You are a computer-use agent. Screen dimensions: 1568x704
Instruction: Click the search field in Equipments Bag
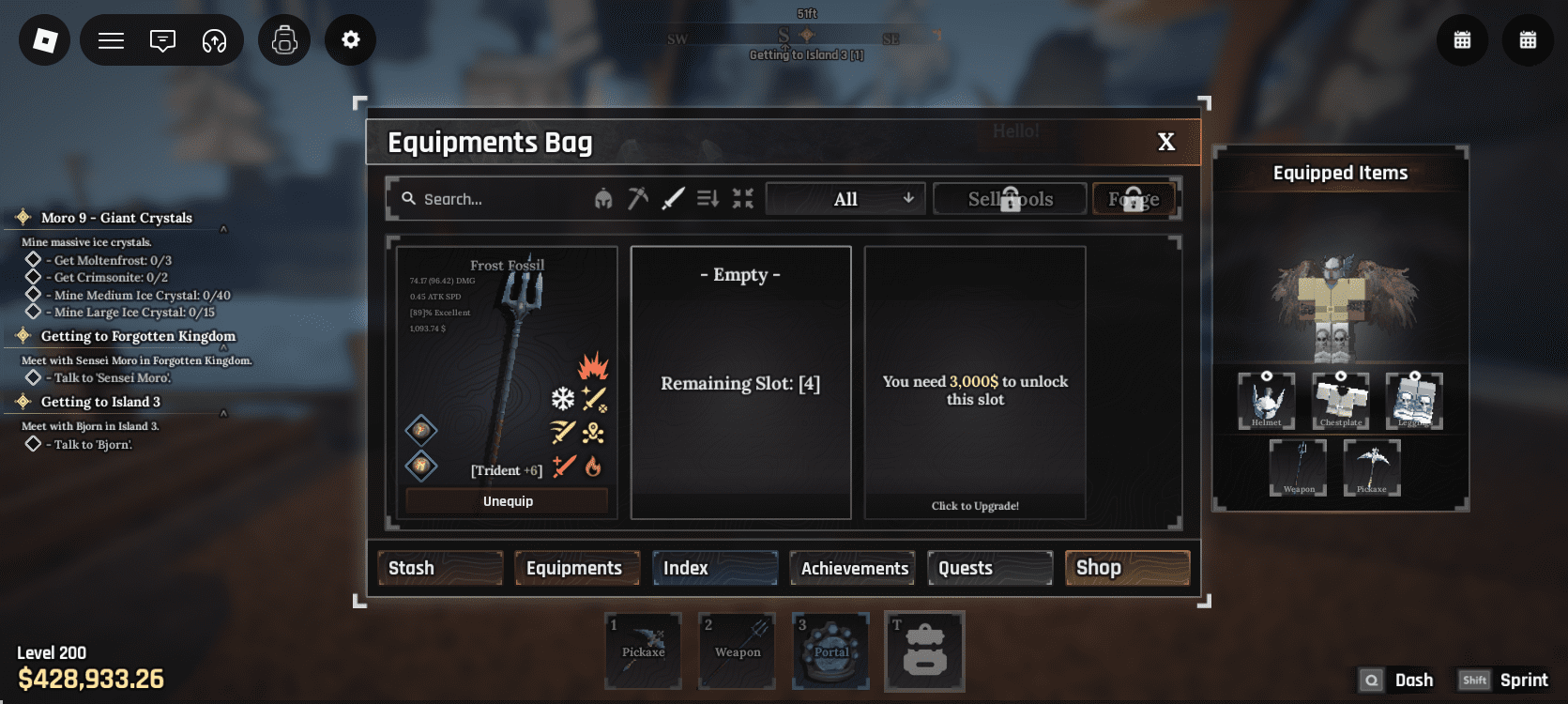488,199
